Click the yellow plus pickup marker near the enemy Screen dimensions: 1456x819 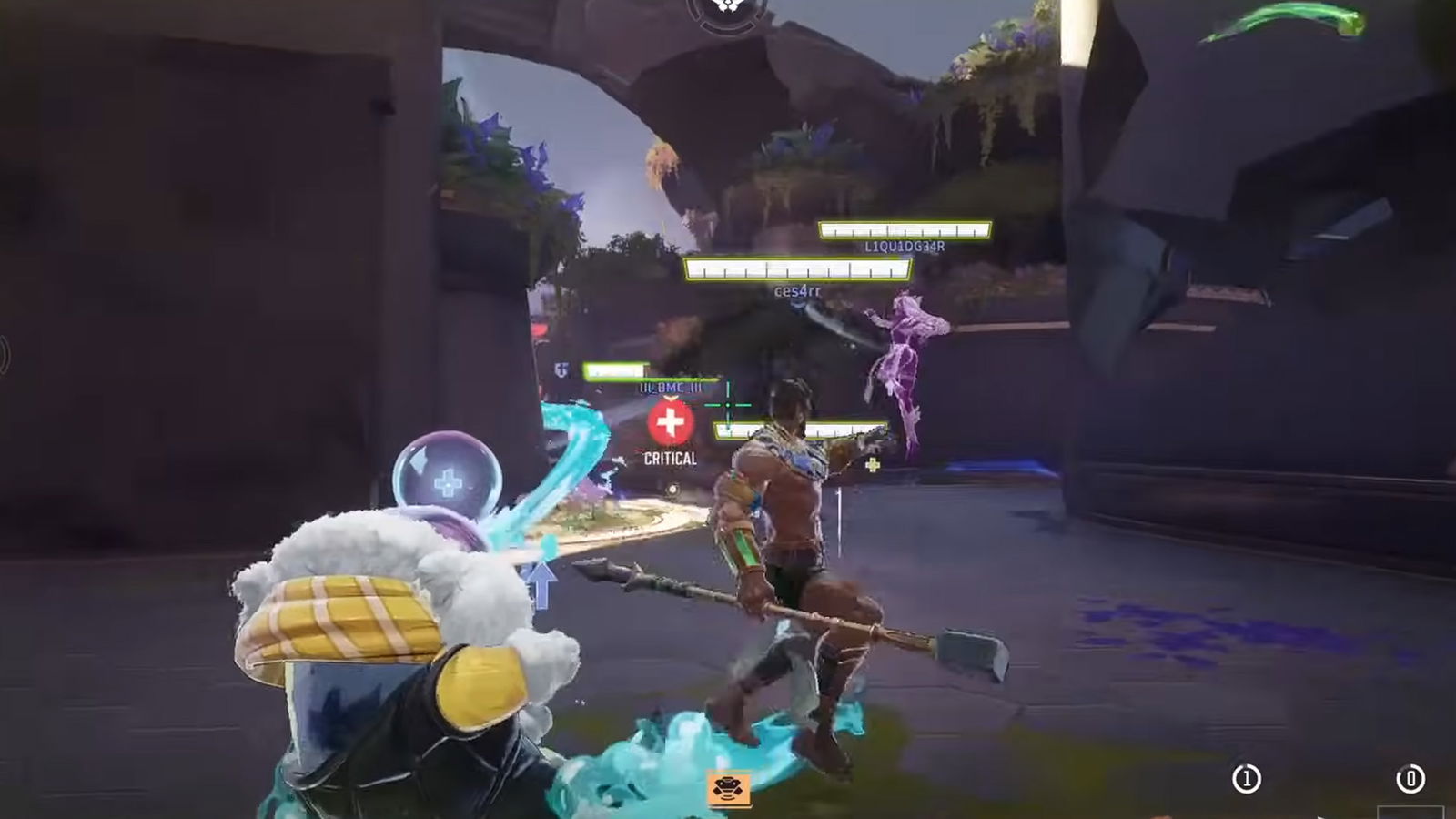[872, 466]
